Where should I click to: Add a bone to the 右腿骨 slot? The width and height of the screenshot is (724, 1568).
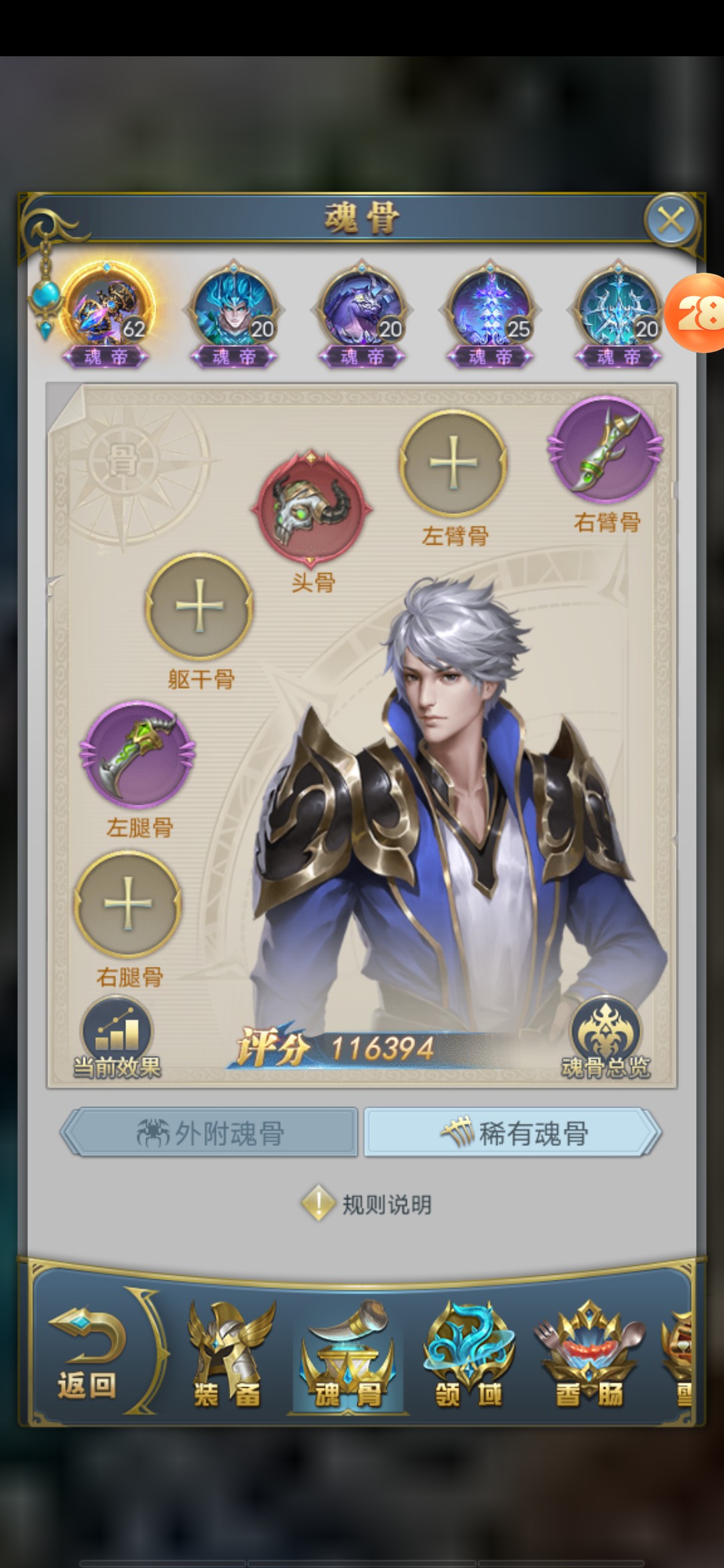[x=127, y=903]
